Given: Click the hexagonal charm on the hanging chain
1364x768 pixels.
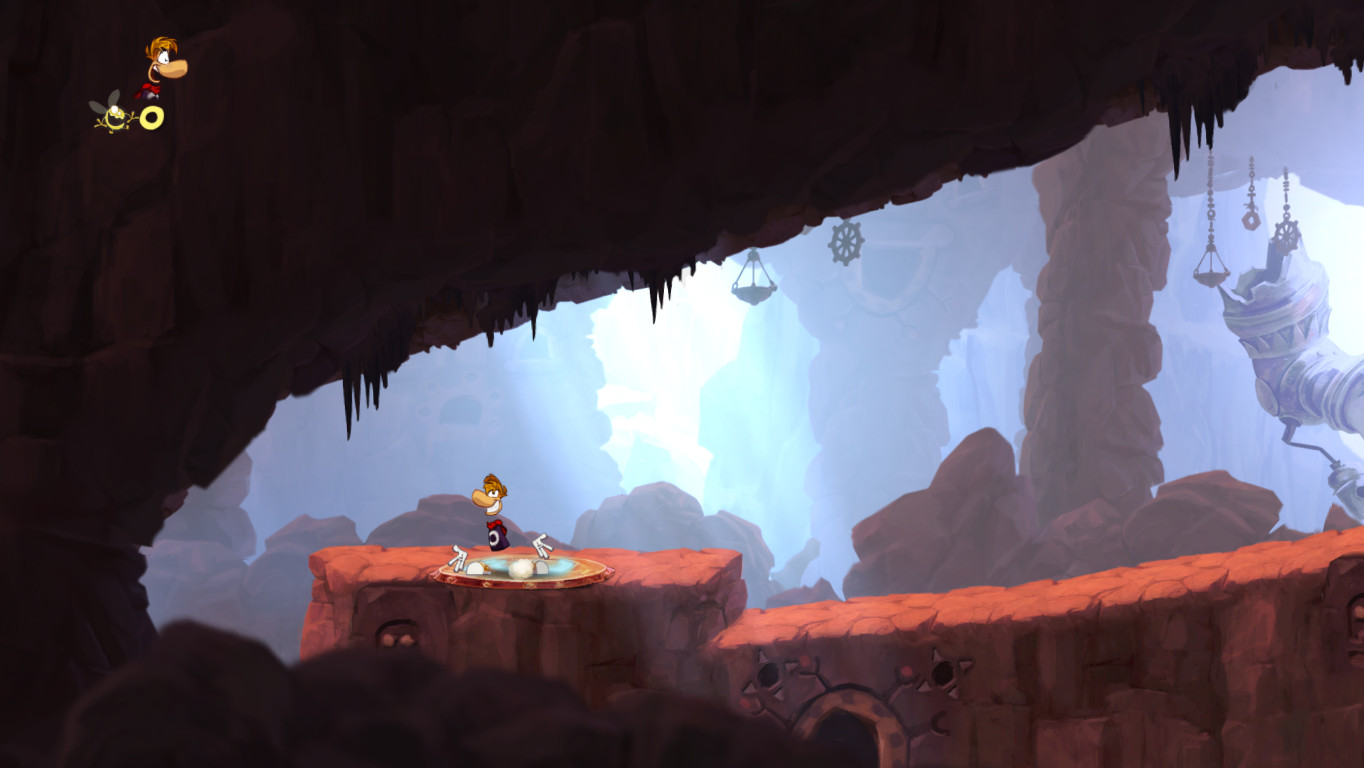Looking at the screenshot, I should tap(1250, 220).
